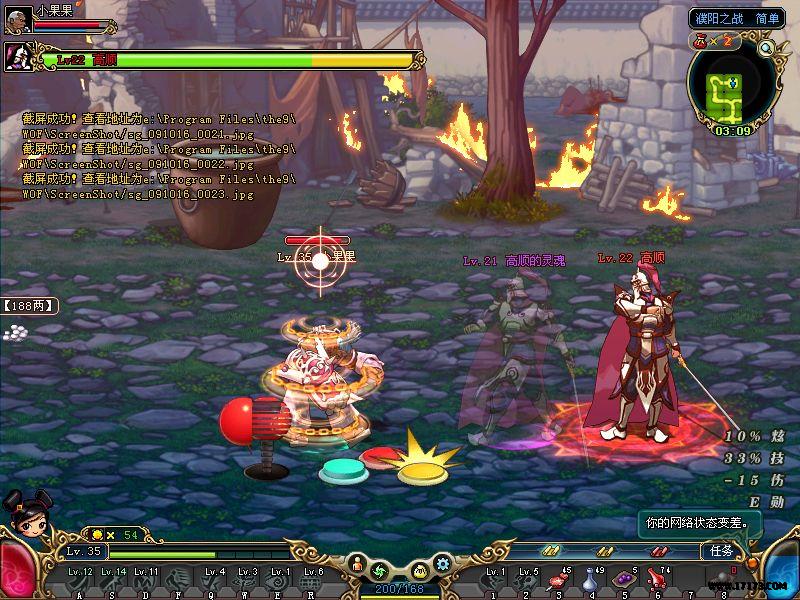Activate the Lv.14 skill on slot S
The image size is (800, 600).
click(x=112, y=581)
